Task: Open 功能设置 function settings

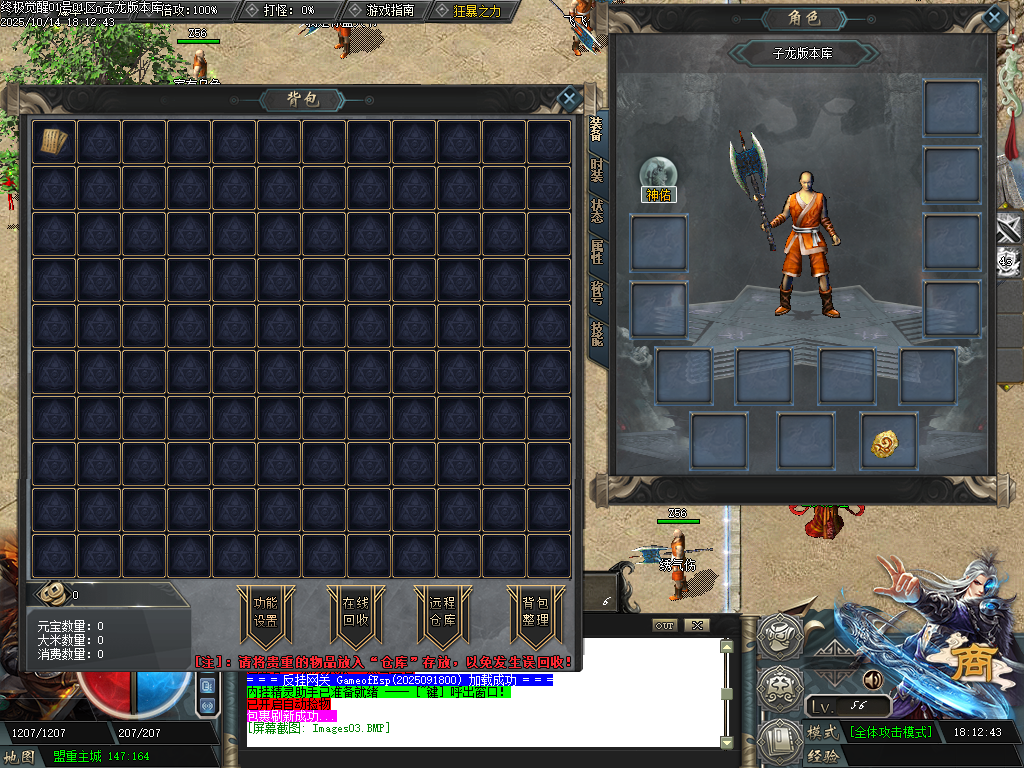Action: (x=265, y=611)
